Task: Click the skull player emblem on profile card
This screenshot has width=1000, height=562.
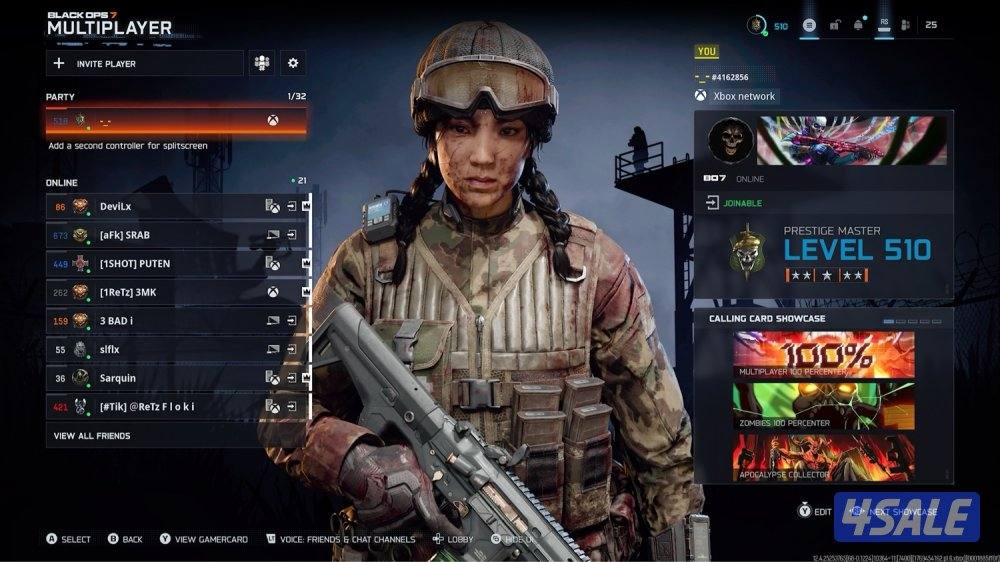Action: (729, 140)
